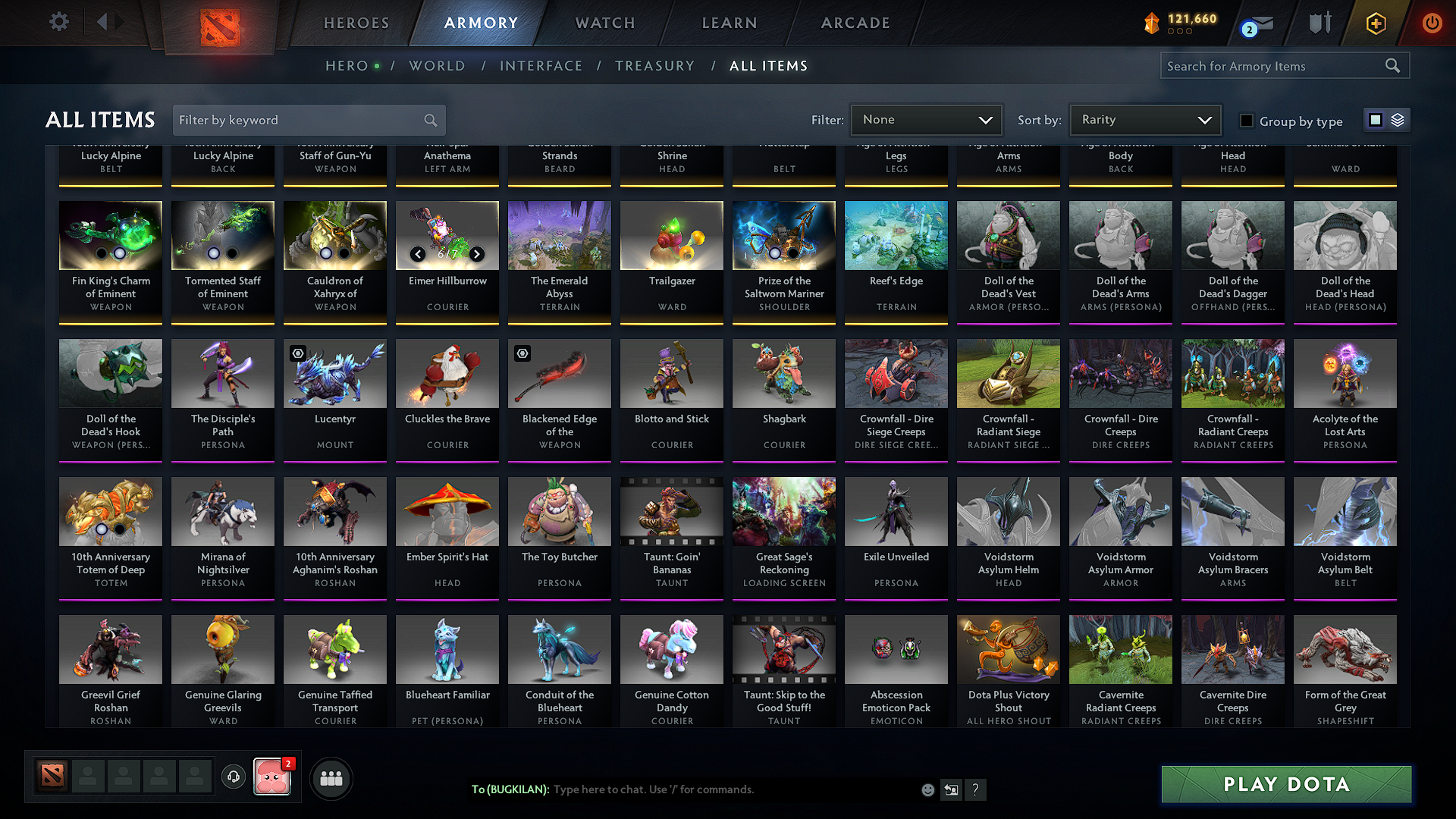Select the single item grid view toggle
Viewport: 1456px width, 819px height.
pyautogui.click(x=1375, y=120)
